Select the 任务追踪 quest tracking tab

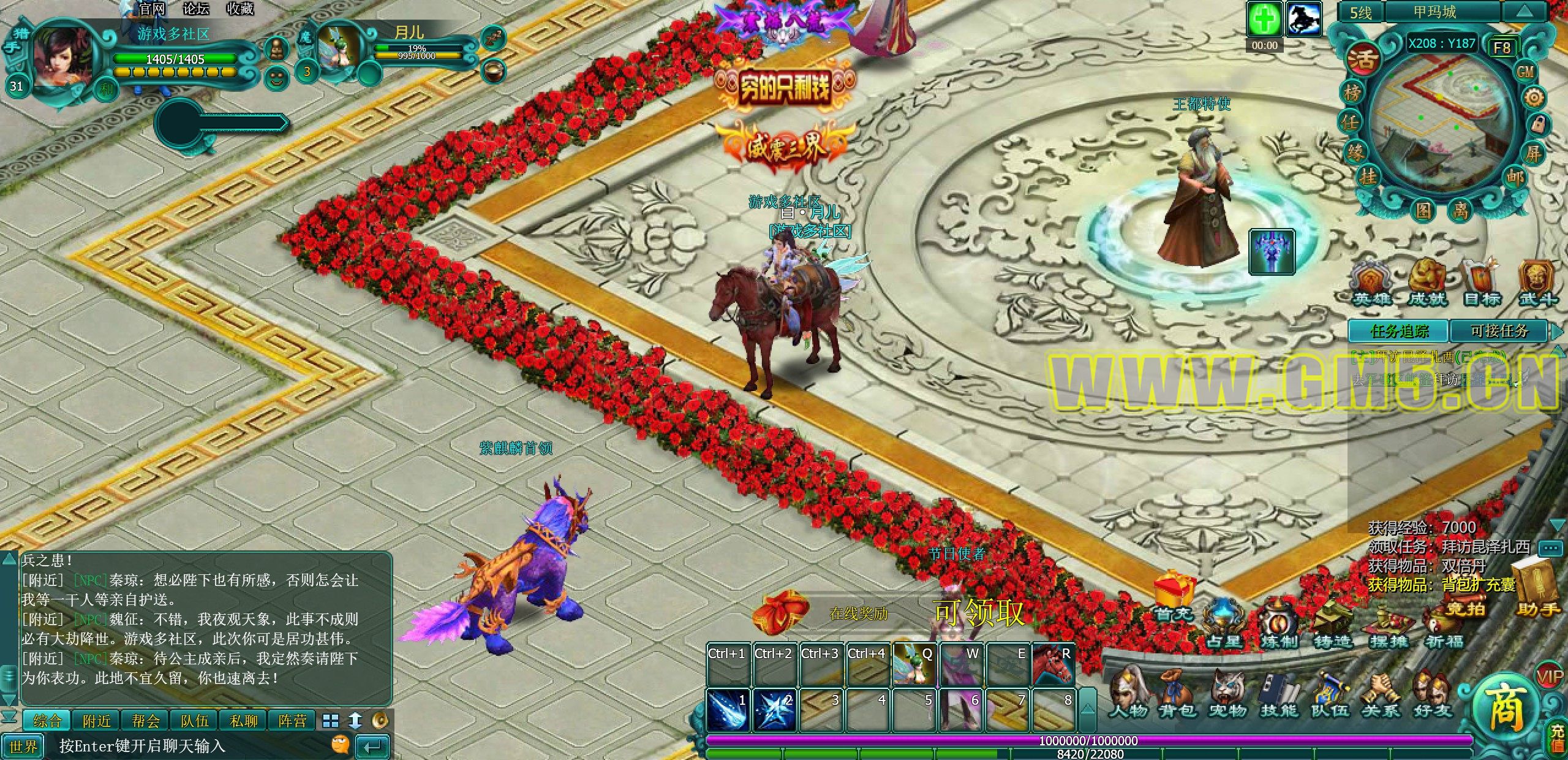[1399, 332]
